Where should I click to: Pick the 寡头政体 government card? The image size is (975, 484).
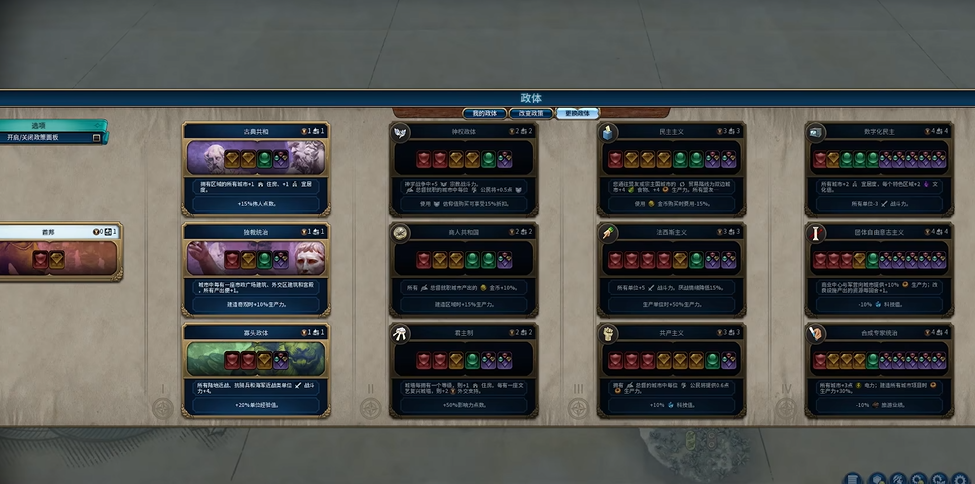tap(257, 368)
